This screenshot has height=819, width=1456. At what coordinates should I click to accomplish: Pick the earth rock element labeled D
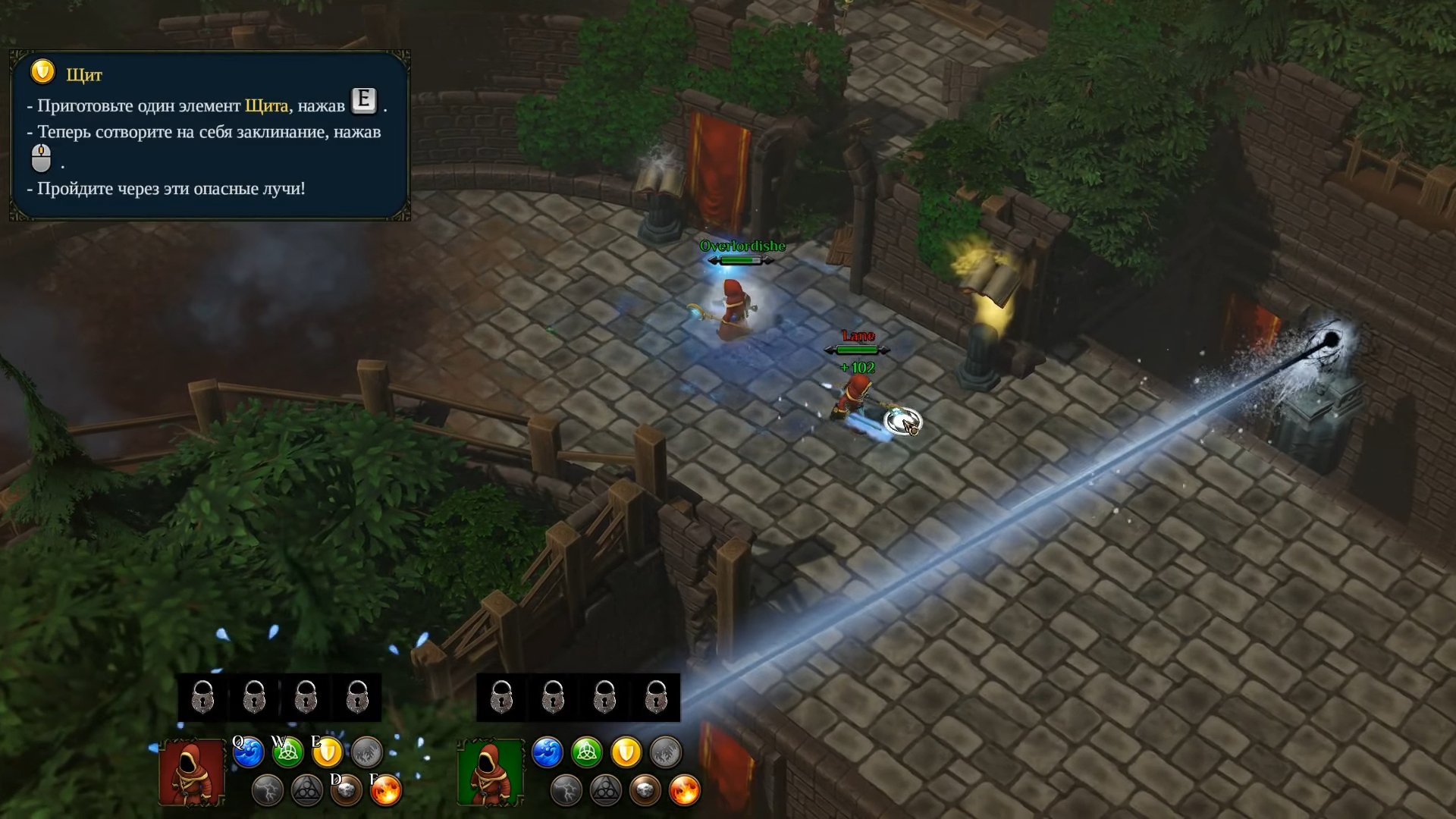pos(346,791)
